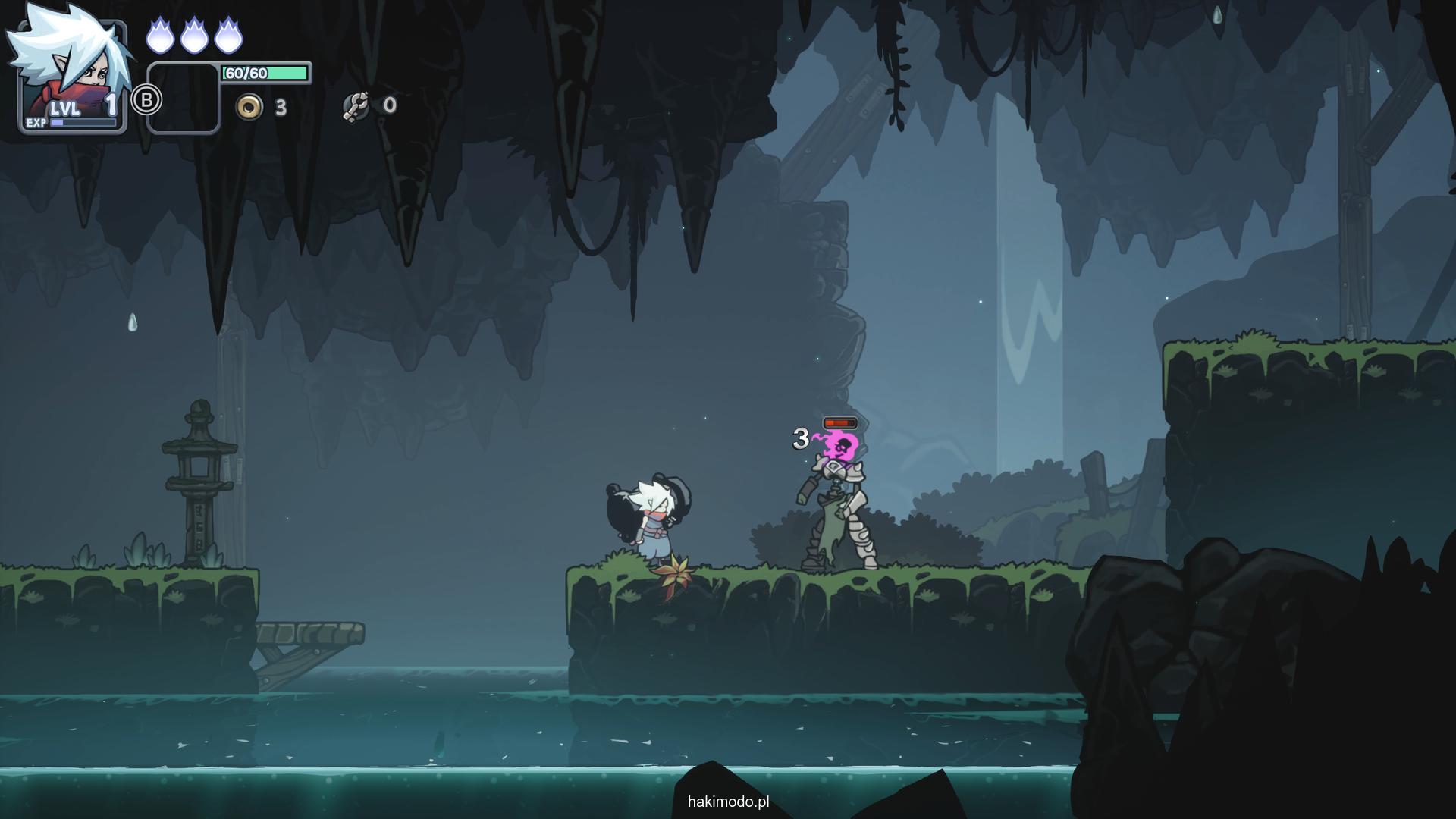The width and height of the screenshot is (1456, 819).
Task: Click the silver key counter icon
Action: tap(355, 106)
